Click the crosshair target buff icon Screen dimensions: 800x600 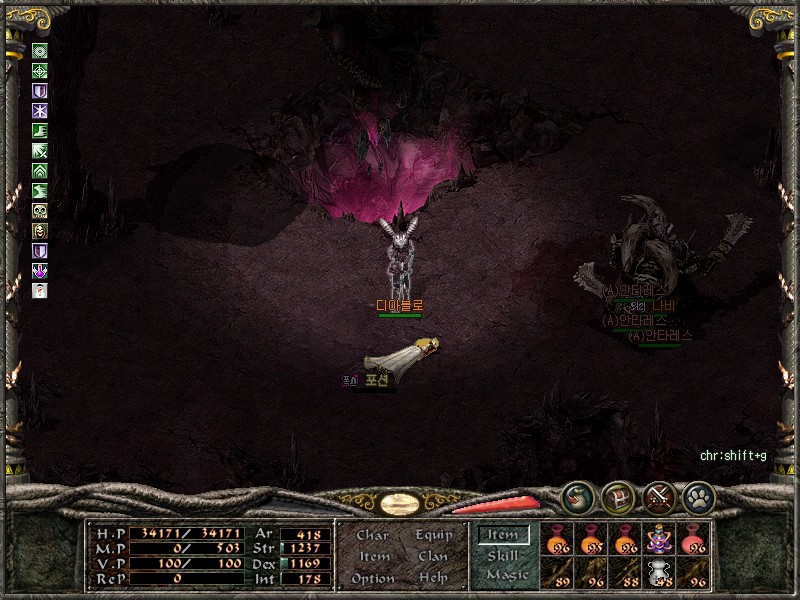[x=40, y=71]
